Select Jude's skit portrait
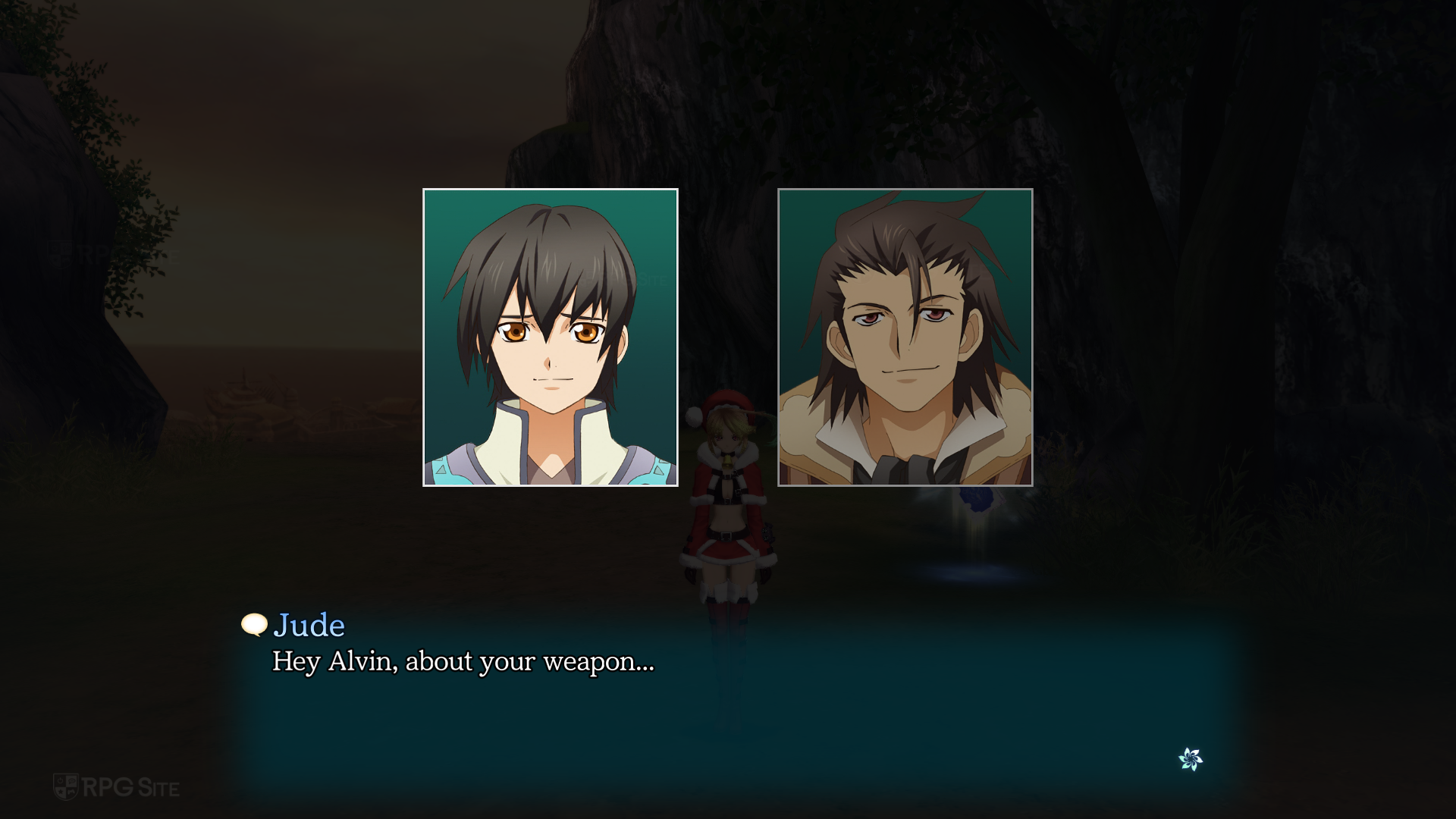Screen dimensions: 1456x819 pyautogui.click(x=550, y=337)
